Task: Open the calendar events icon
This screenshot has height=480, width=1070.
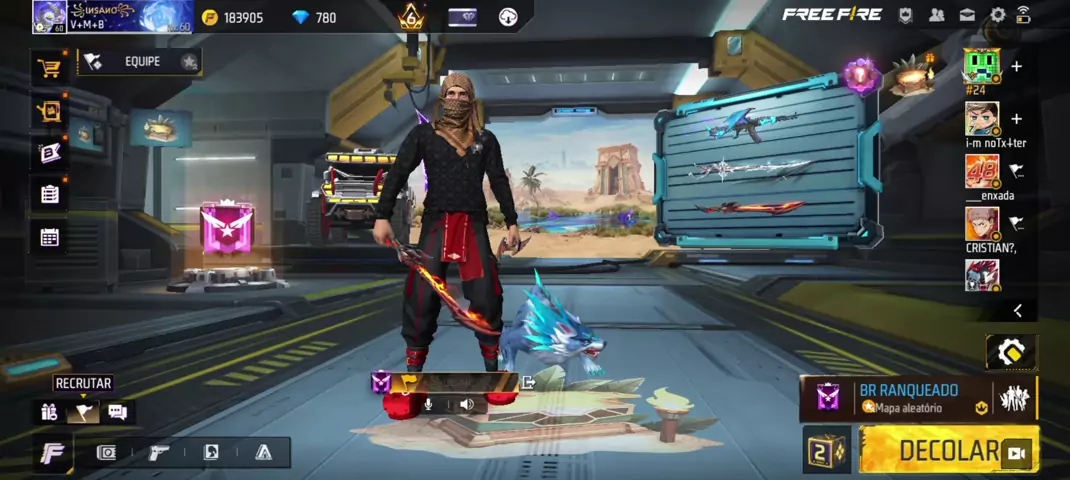Action: [49, 237]
